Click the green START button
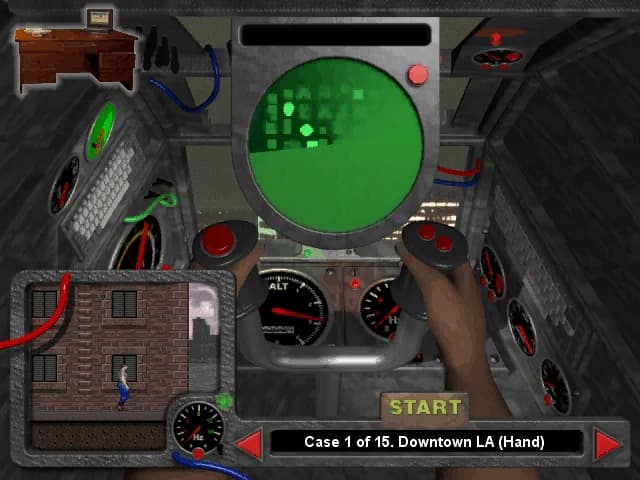 click(x=426, y=407)
